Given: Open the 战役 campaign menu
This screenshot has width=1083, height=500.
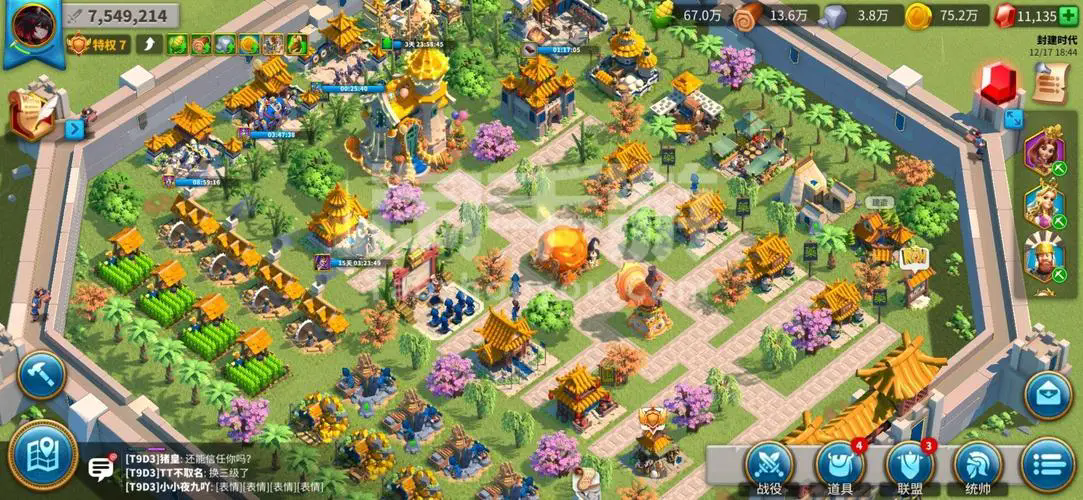Looking at the screenshot, I should click(x=769, y=466).
